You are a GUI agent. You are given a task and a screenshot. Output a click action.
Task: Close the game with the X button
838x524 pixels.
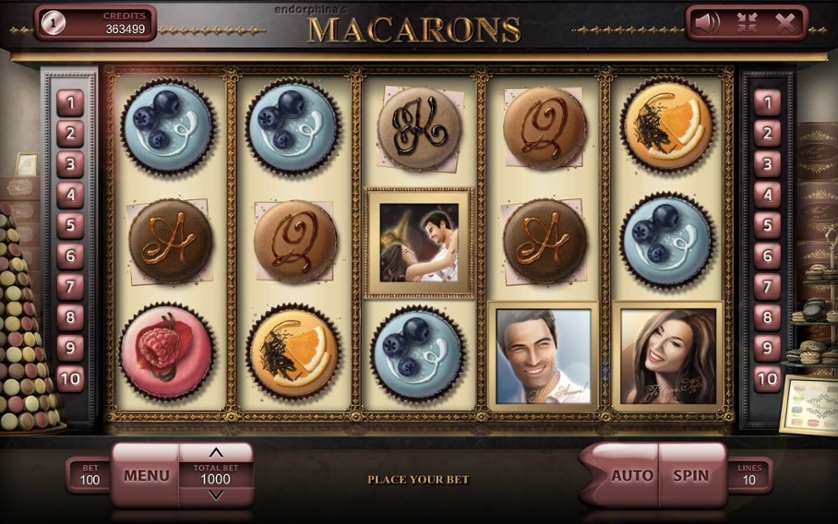(785, 22)
